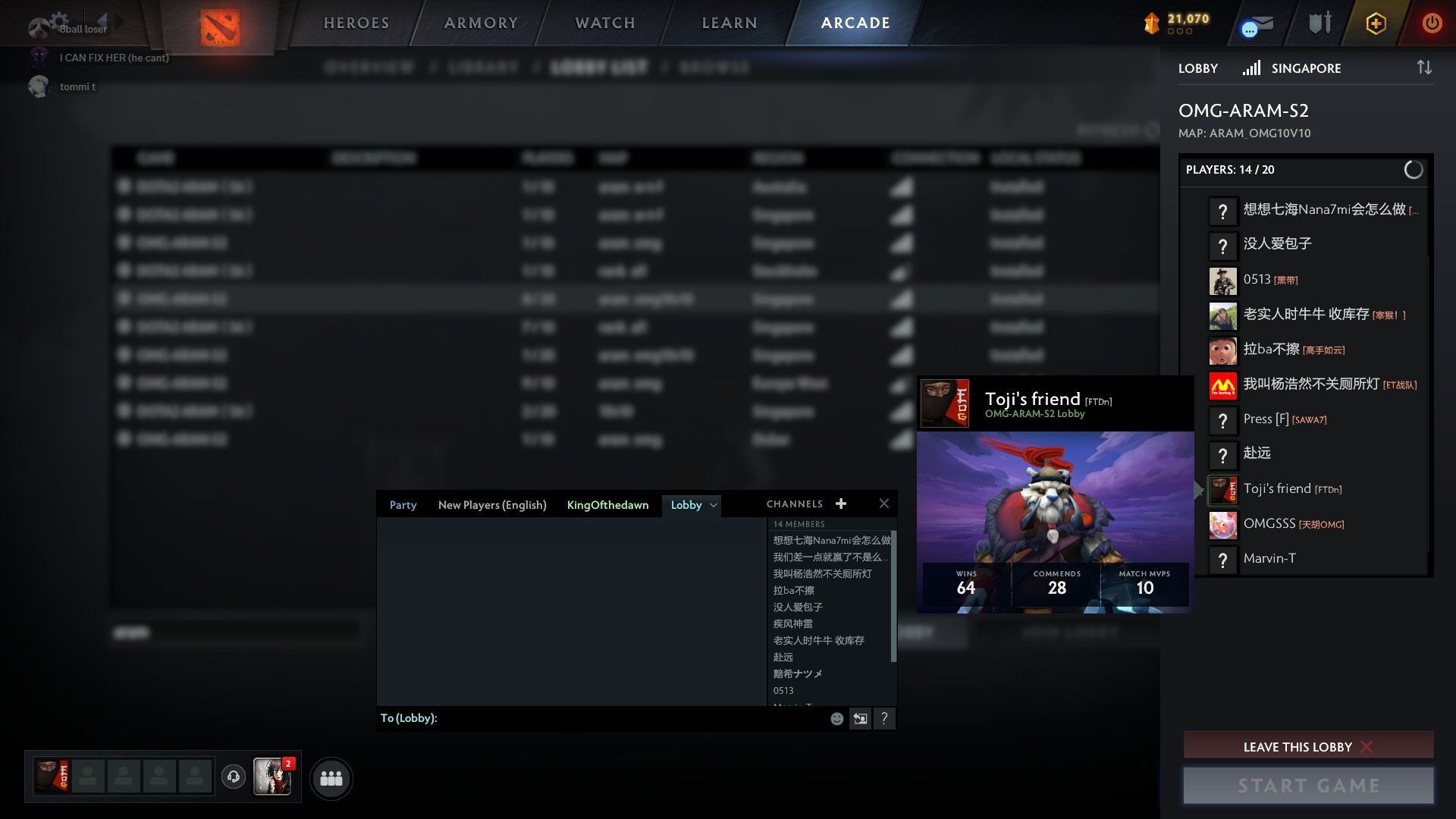
Task: Open the Lobby channel dropdown chevron
Action: coord(713,505)
